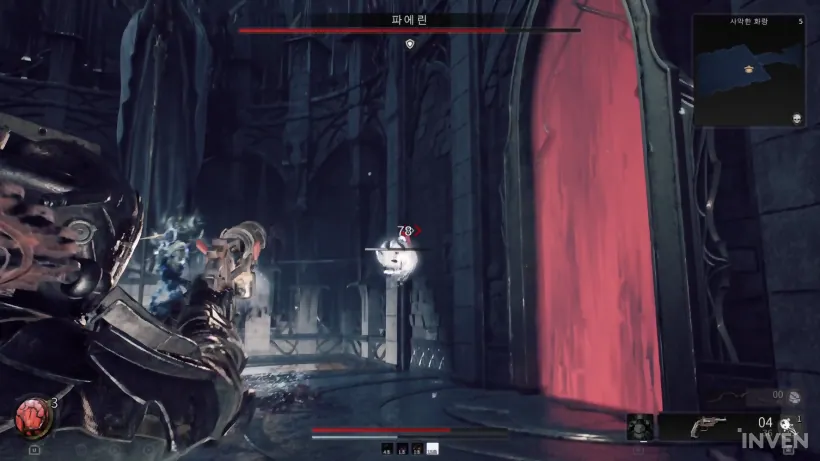Image resolution: width=820 pixels, height=461 pixels.
Task: Activate the dark emblem skill icon
Action: click(x=640, y=427)
